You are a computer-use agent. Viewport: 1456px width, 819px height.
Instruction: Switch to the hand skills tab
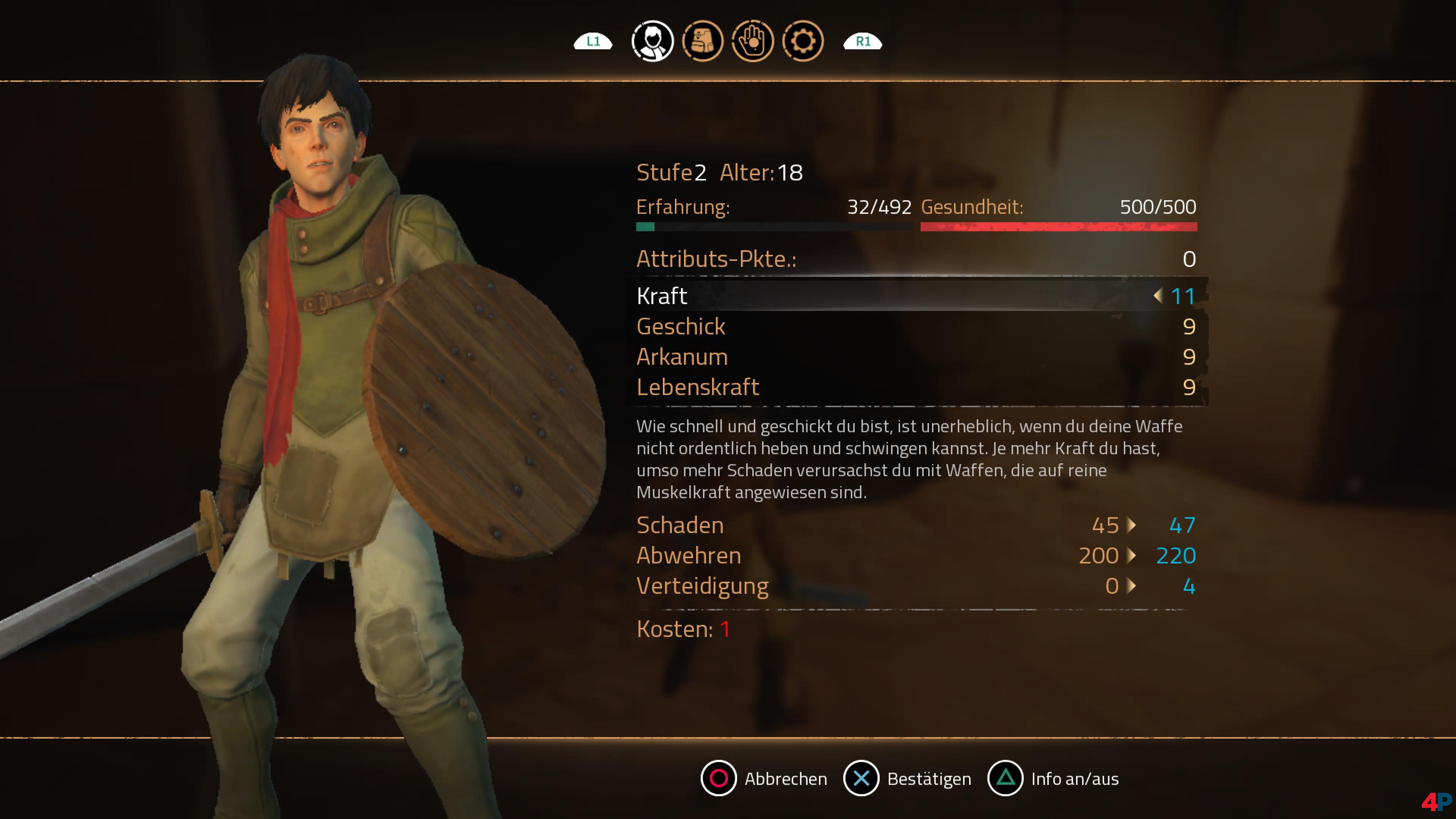752,41
